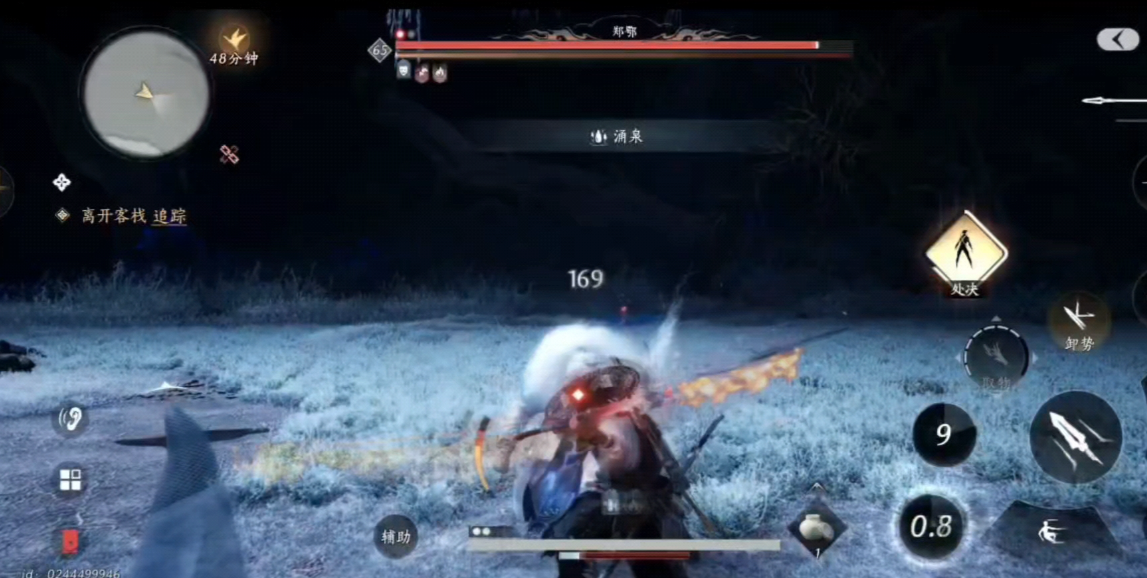1147x578 pixels.
Task: Click the 追踪 tracking link
Action: [x=170, y=216]
